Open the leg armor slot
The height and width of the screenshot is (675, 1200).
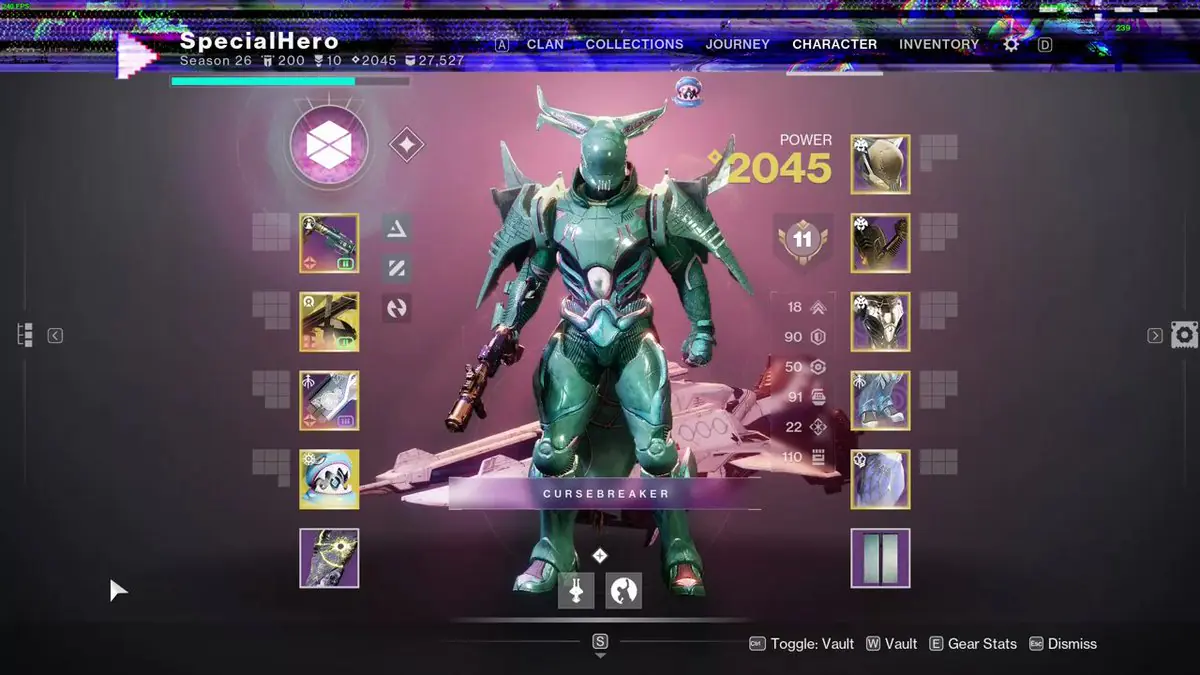880,400
